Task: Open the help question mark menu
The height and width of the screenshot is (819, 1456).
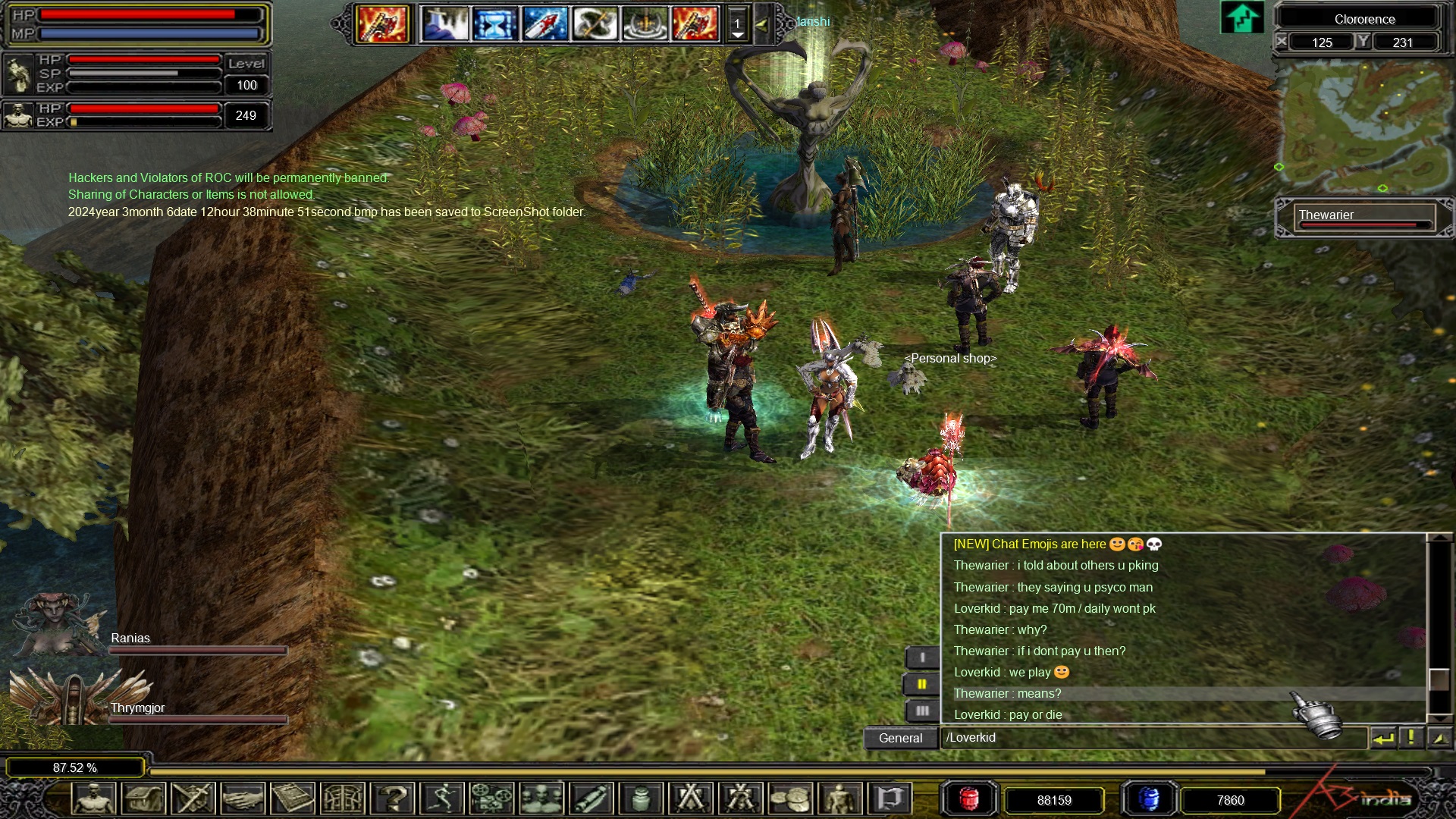Action: (393, 799)
